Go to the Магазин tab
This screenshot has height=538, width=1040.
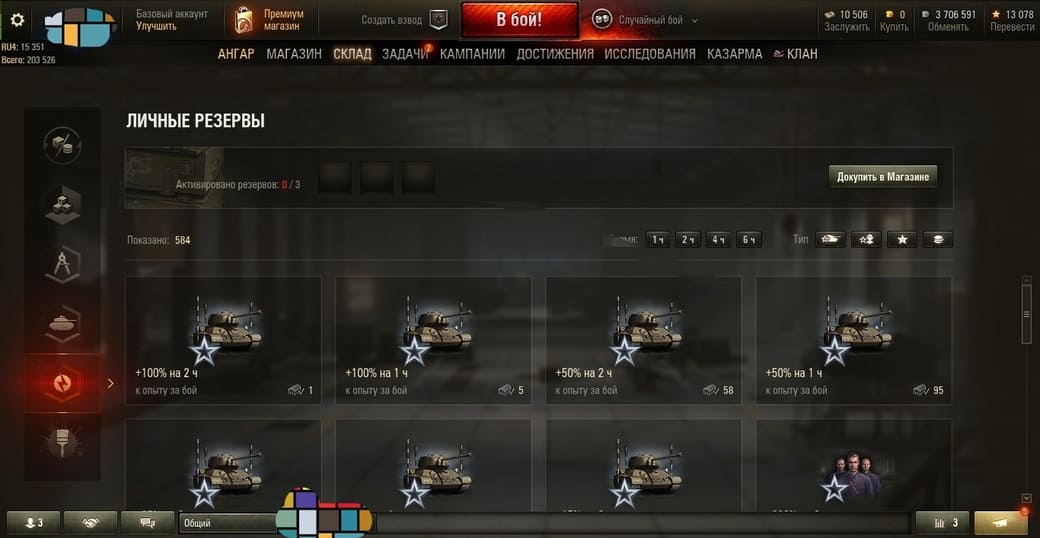point(294,54)
